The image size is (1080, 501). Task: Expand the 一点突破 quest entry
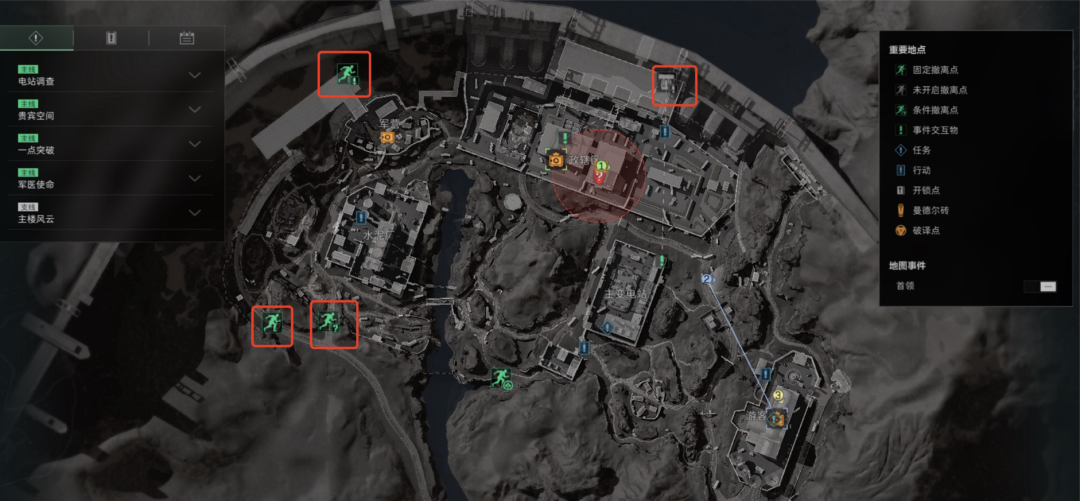[x=195, y=144]
